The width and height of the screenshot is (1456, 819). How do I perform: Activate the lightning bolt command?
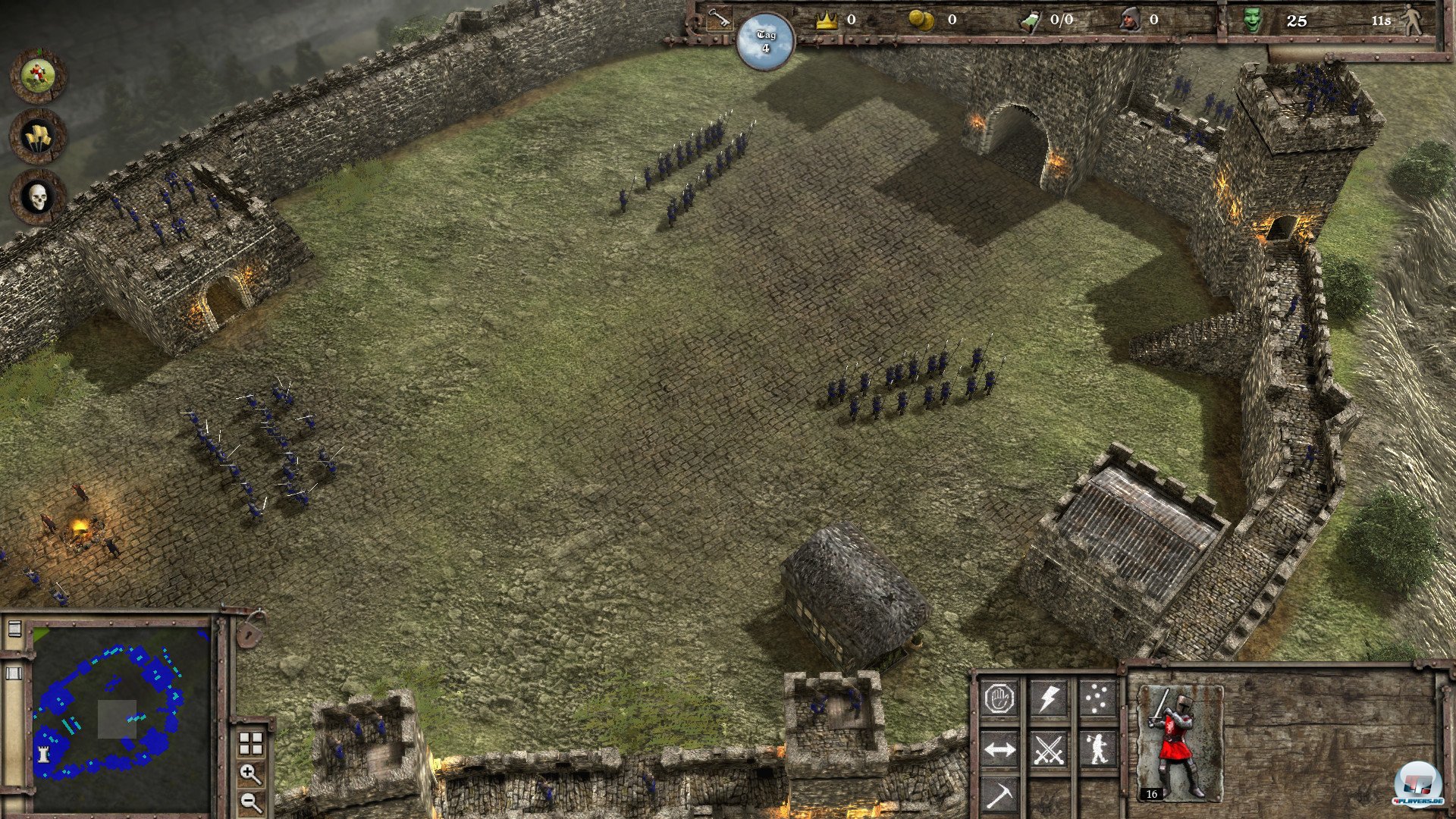click(x=1049, y=698)
